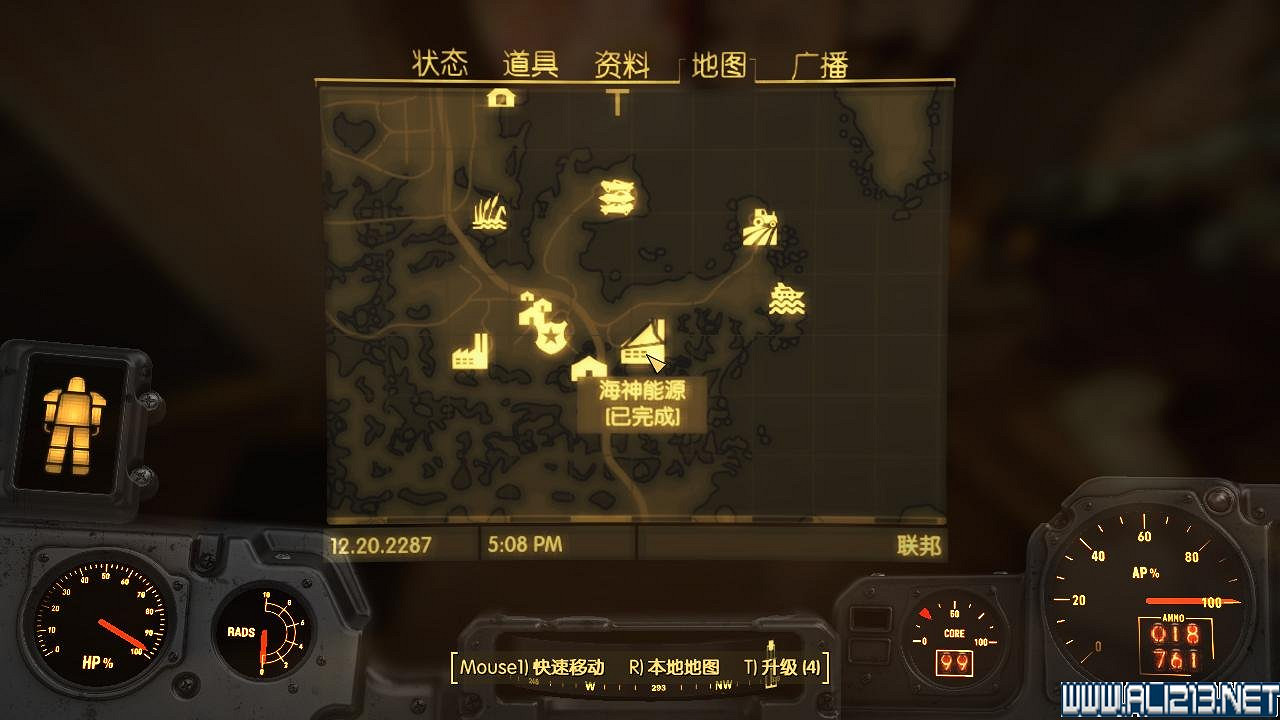Click the house settlement marker at the map top
The width and height of the screenshot is (1280, 720).
click(x=500, y=99)
